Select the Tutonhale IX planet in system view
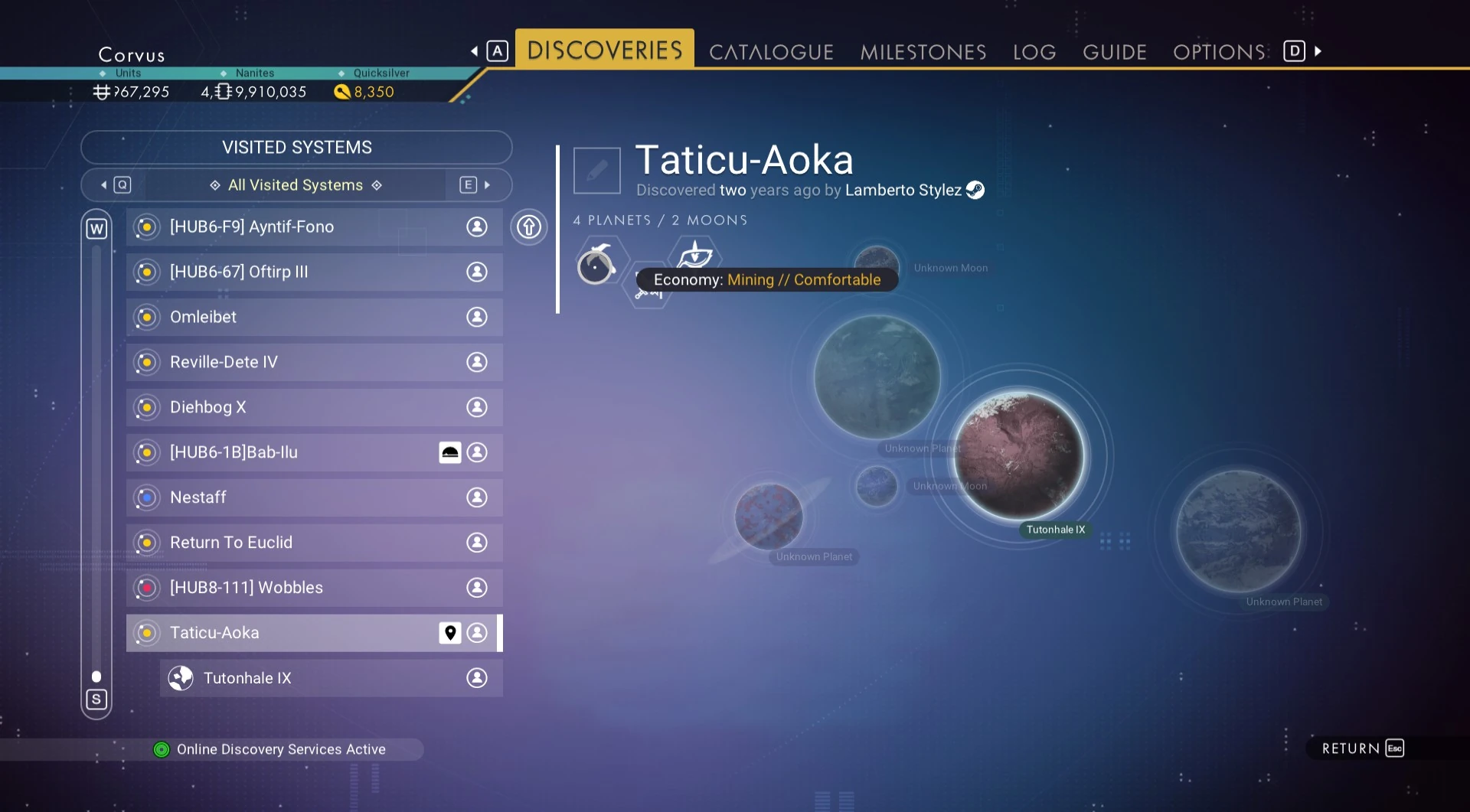Viewport: 1470px width, 812px height. pyautogui.click(x=1019, y=456)
